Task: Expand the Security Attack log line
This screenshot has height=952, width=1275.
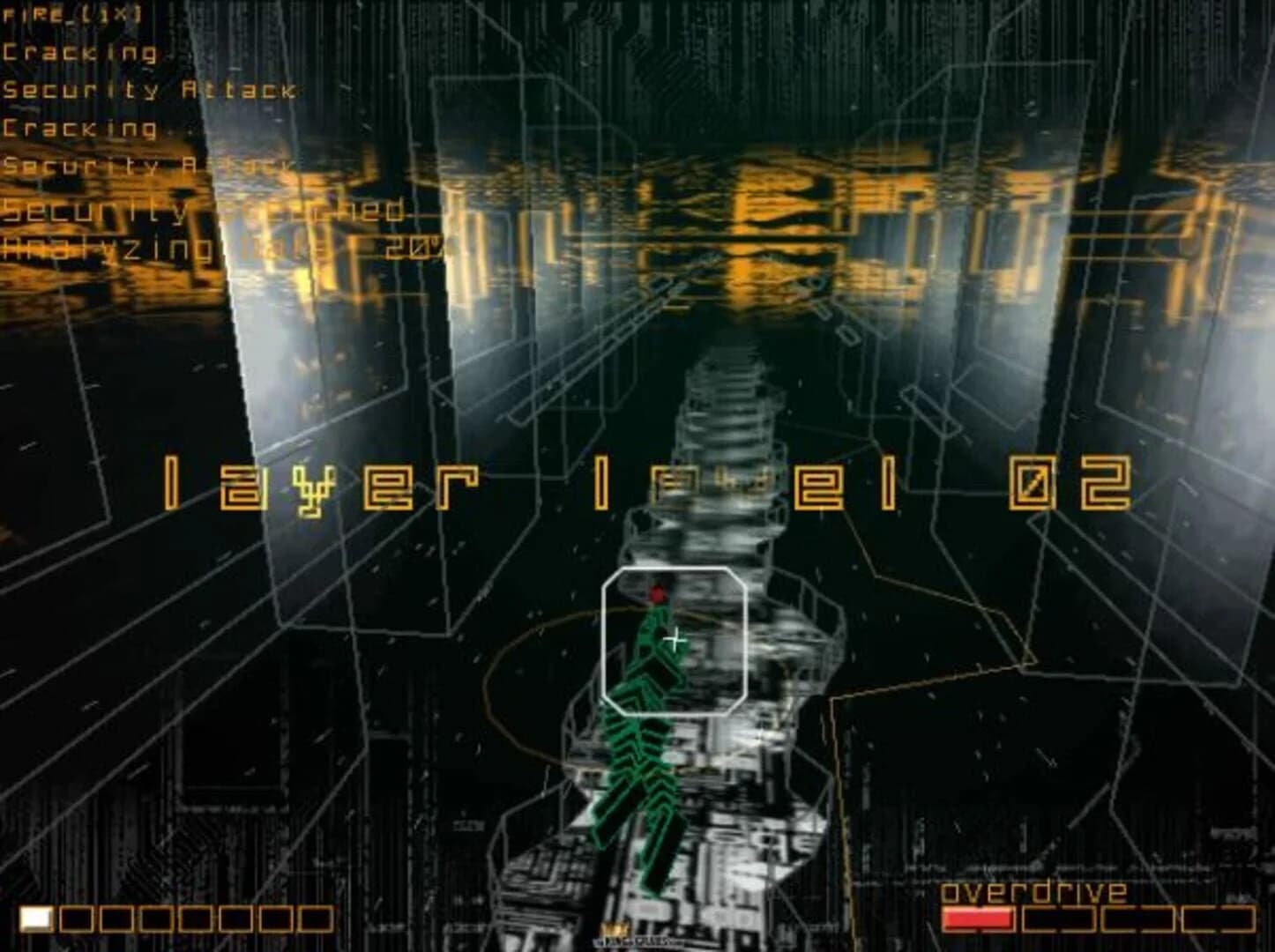Action: [148, 90]
